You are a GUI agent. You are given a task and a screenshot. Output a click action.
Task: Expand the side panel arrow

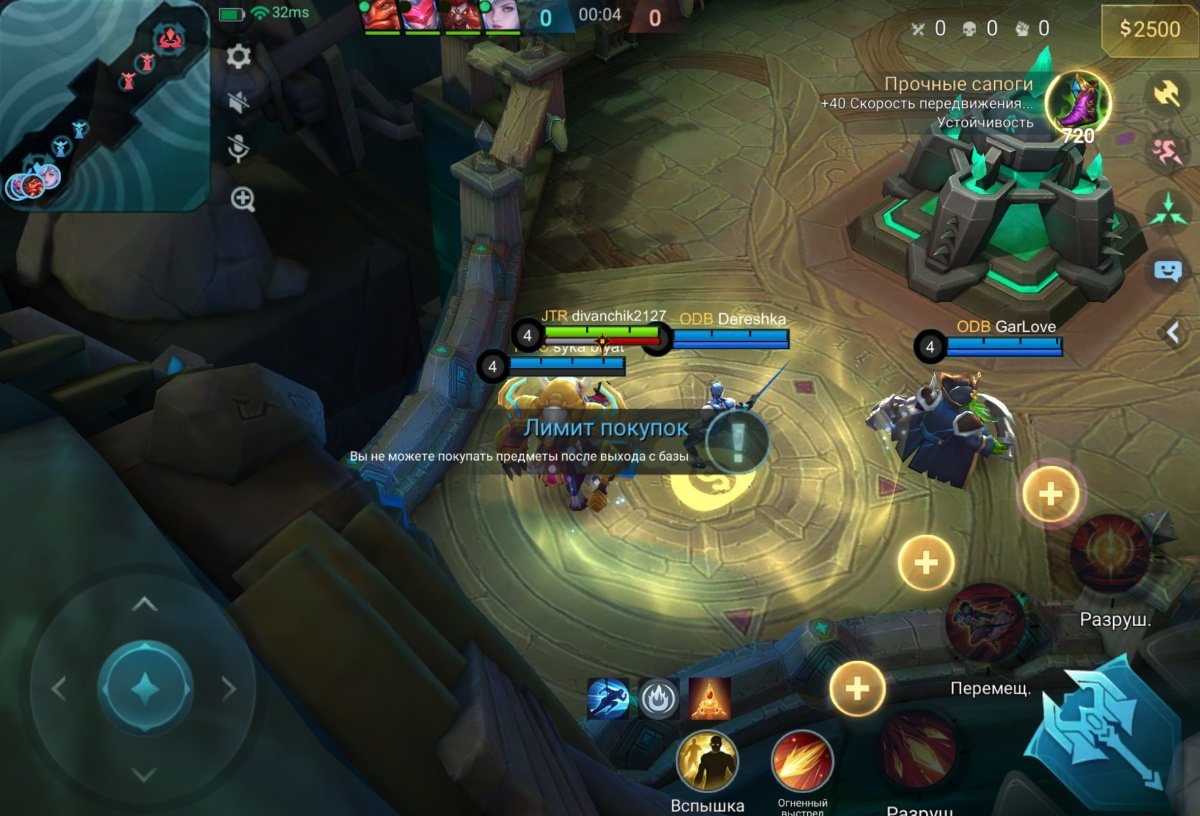(x=1174, y=331)
